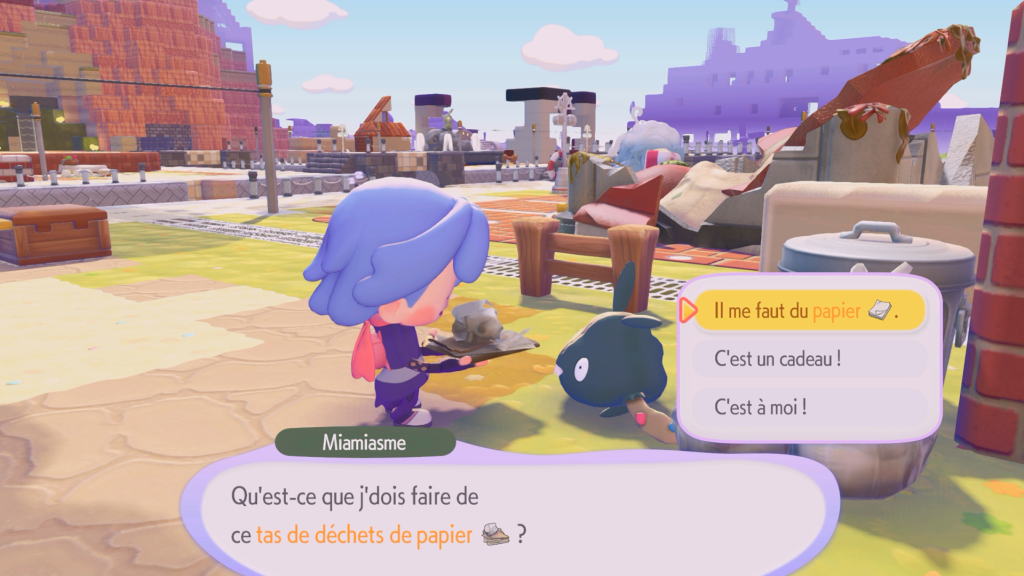
Task: Select the "C'est un cadeau !" option
Action: [808, 359]
